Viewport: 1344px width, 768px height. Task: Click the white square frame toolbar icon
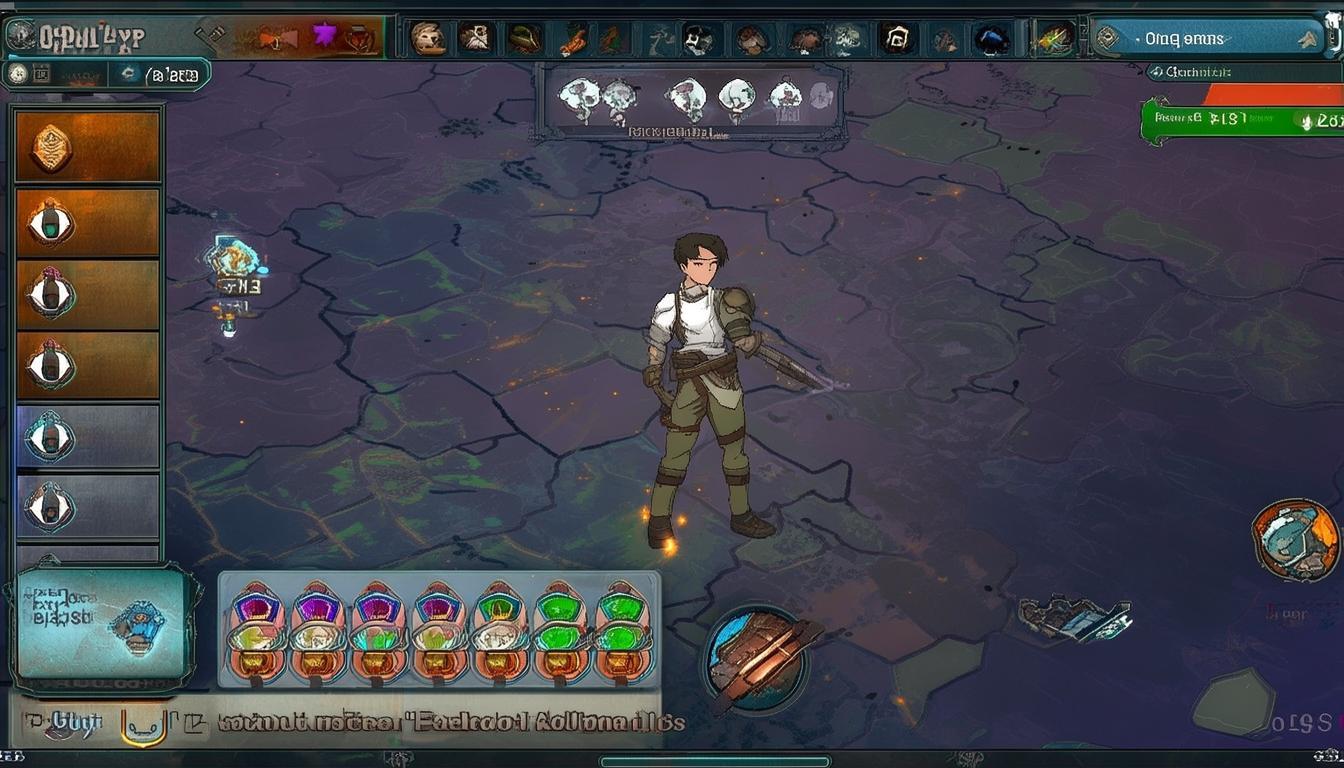[897, 38]
